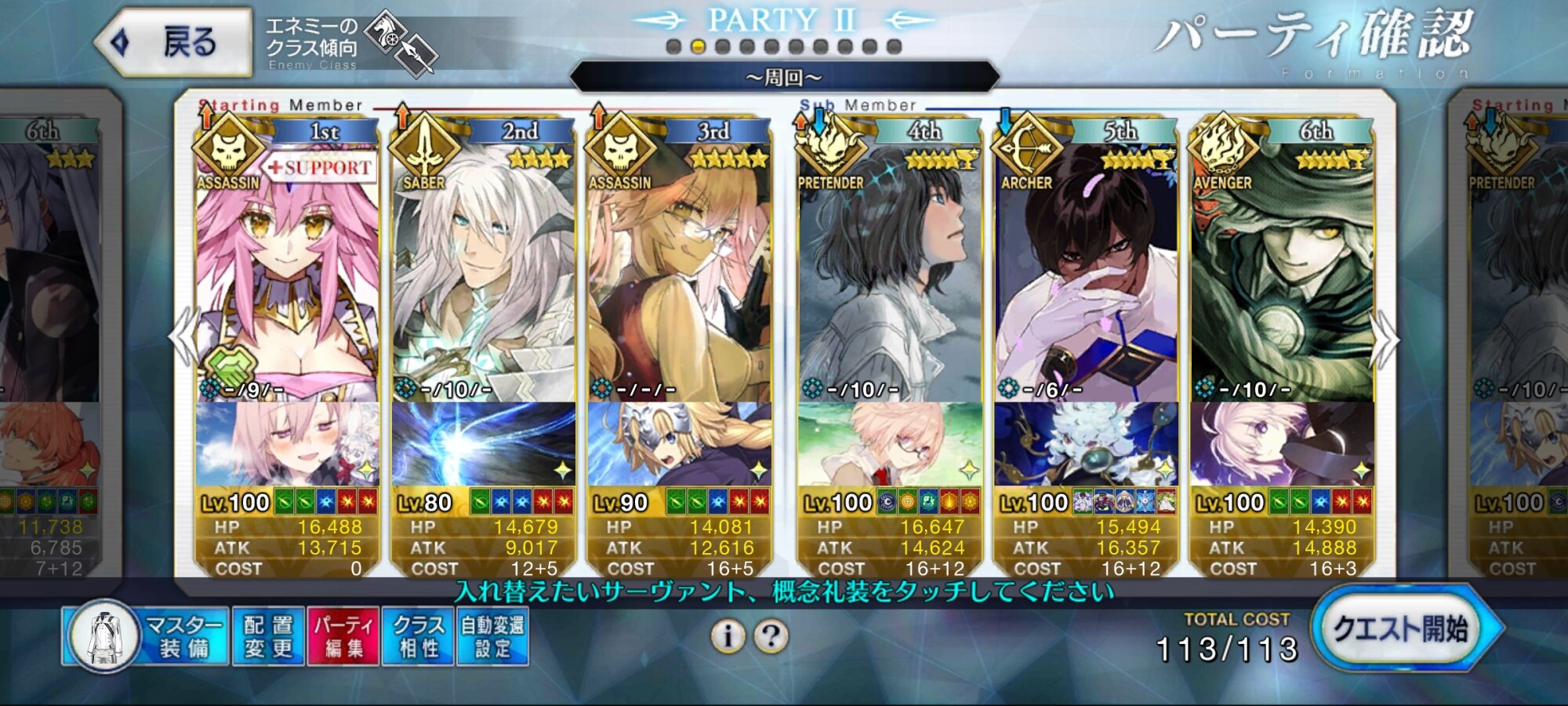Click the round info 'i' button
1568x706 pixels.
click(728, 636)
